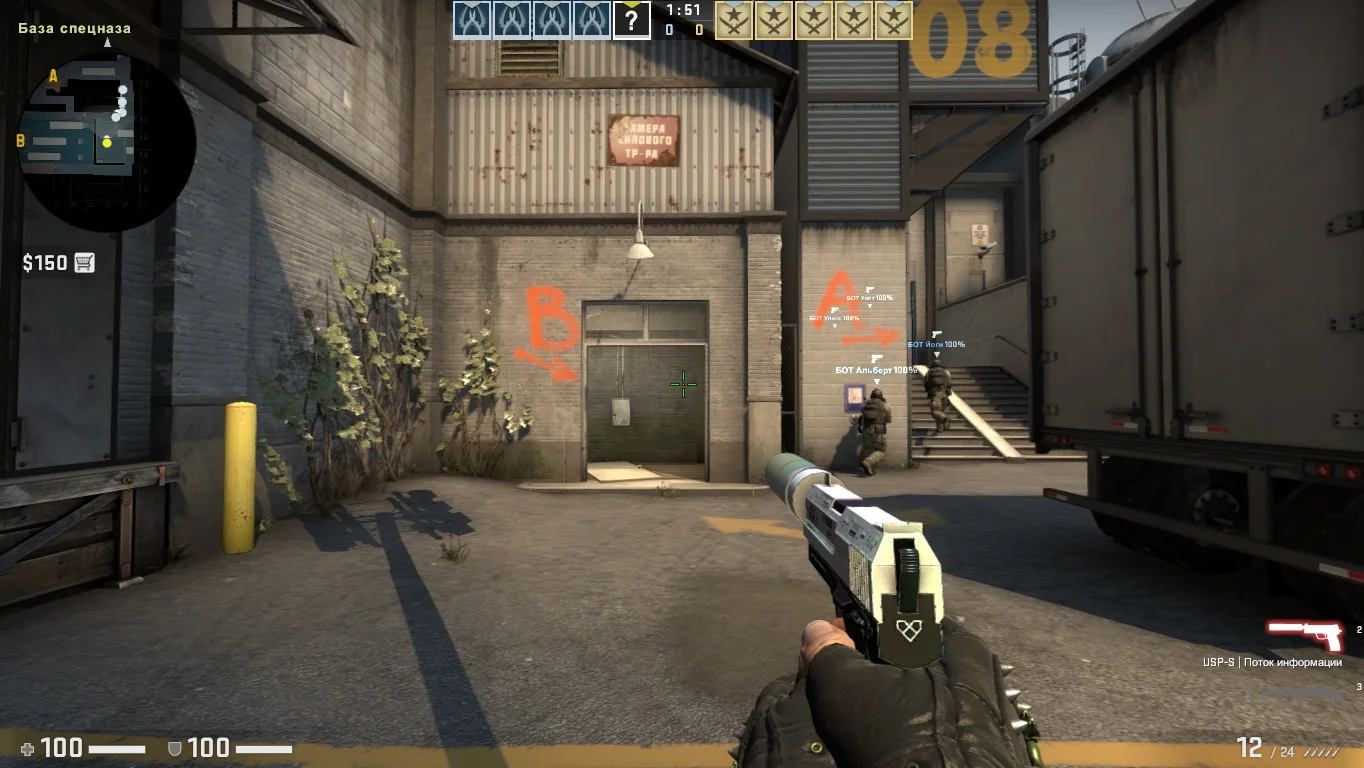Click bombsite B marker on radar
This screenshot has width=1364, height=768.
(20, 141)
